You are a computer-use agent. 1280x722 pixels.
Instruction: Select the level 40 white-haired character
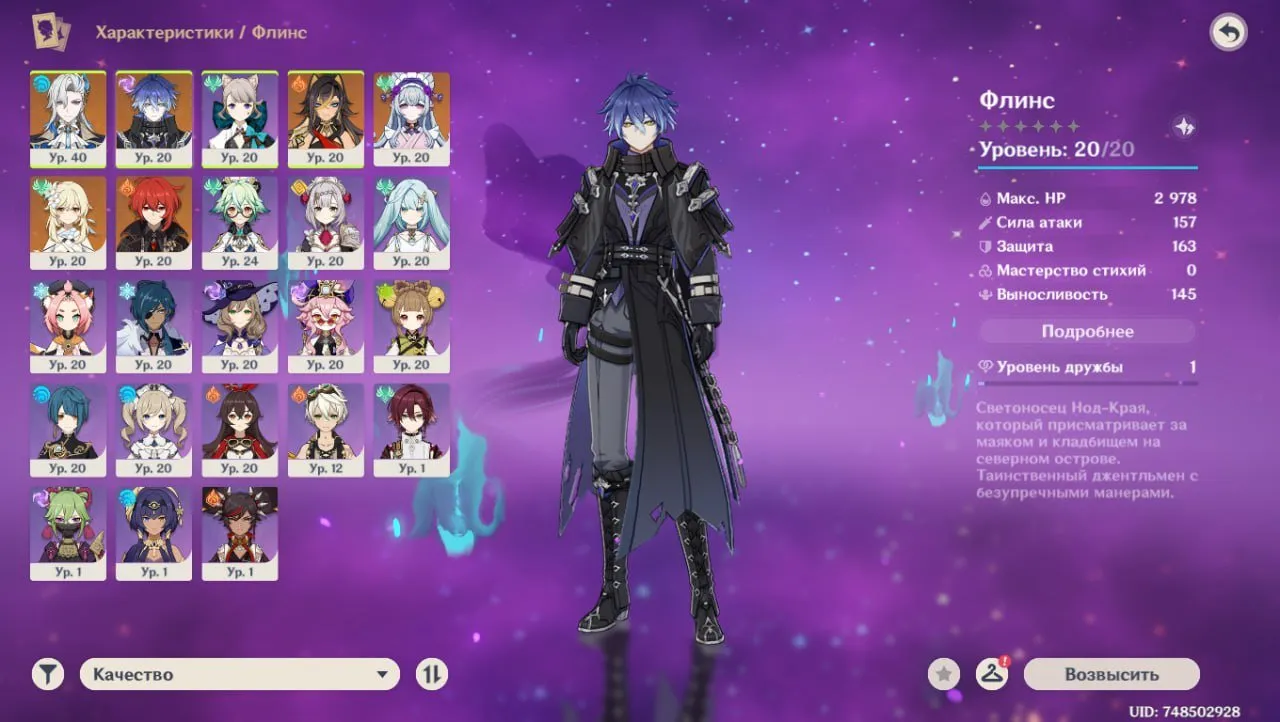click(68, 118)
